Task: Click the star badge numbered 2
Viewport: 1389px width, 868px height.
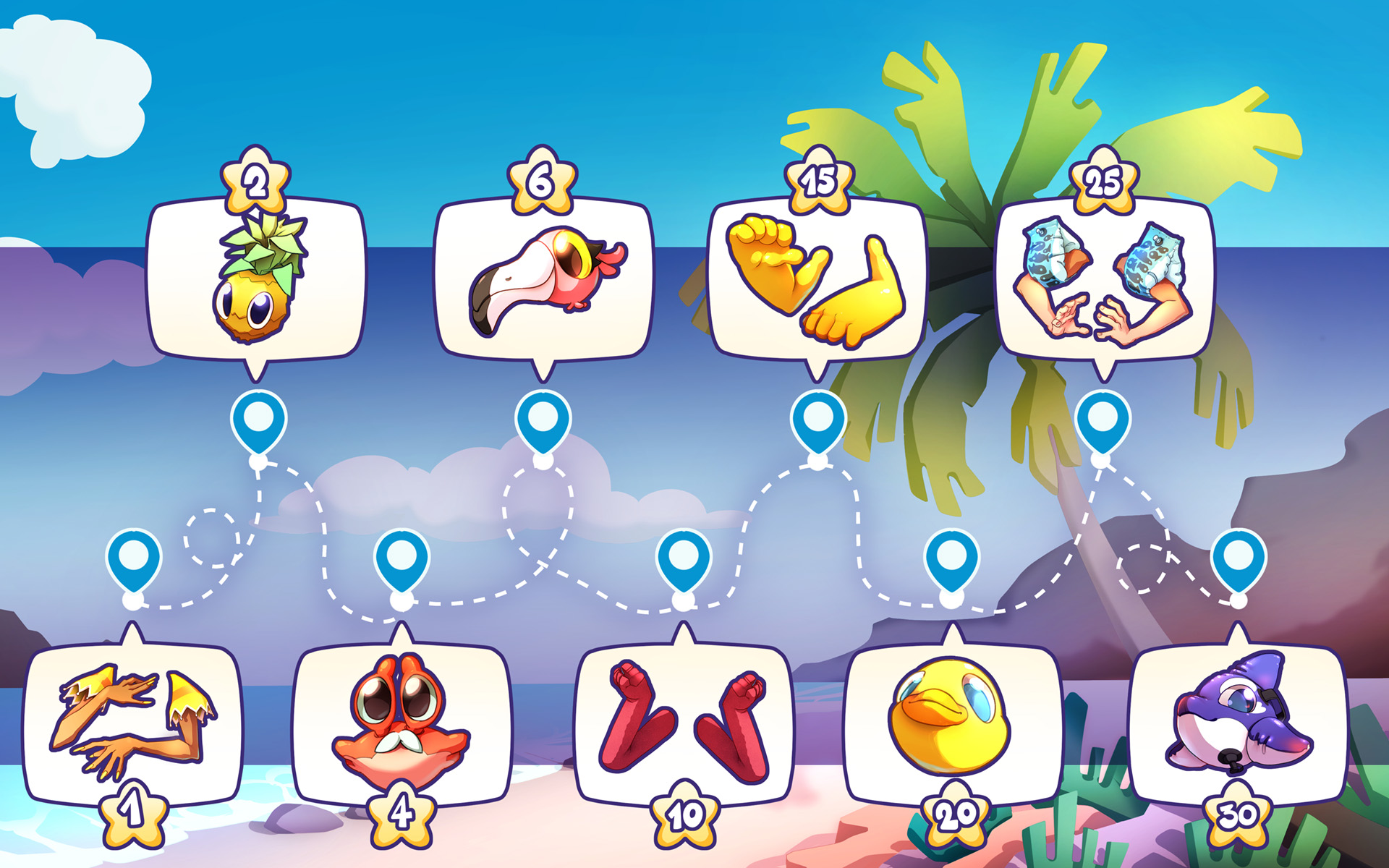Action: coord(255,181)
